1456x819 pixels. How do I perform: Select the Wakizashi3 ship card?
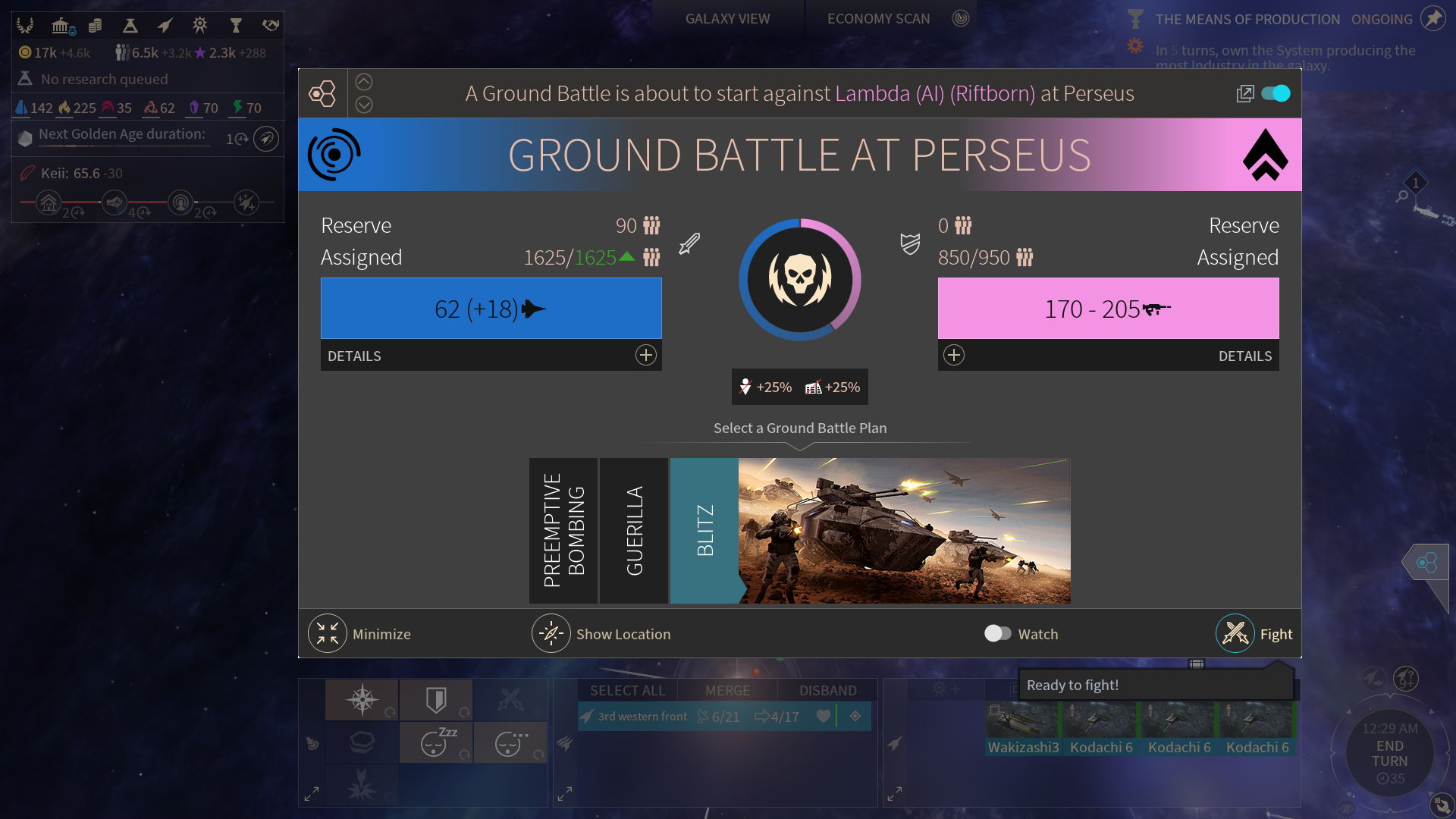pos(1023,728)
